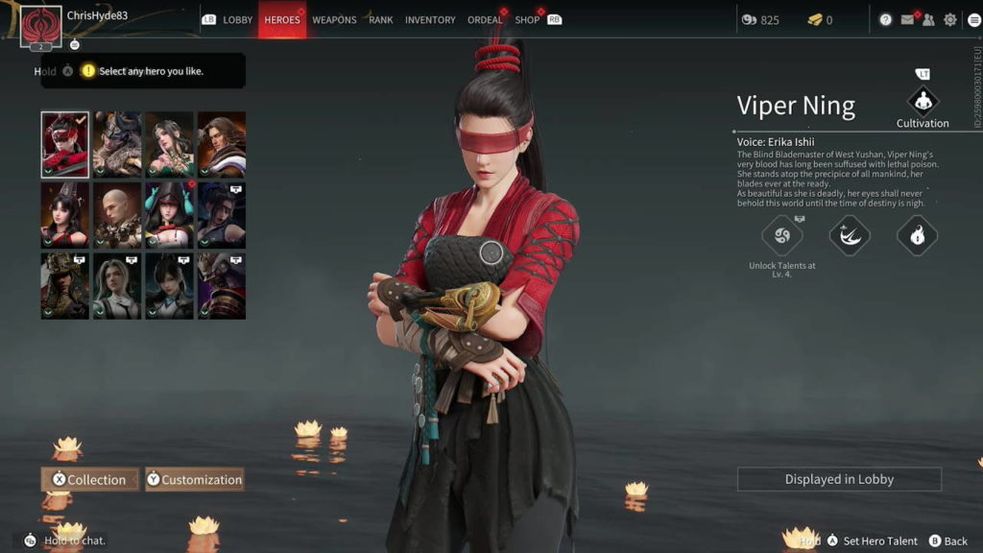Image resolution: width=983 pixels, height=553 pixels.
Task: Select the blonde-haired hero portrait
Action: point(117,286)
